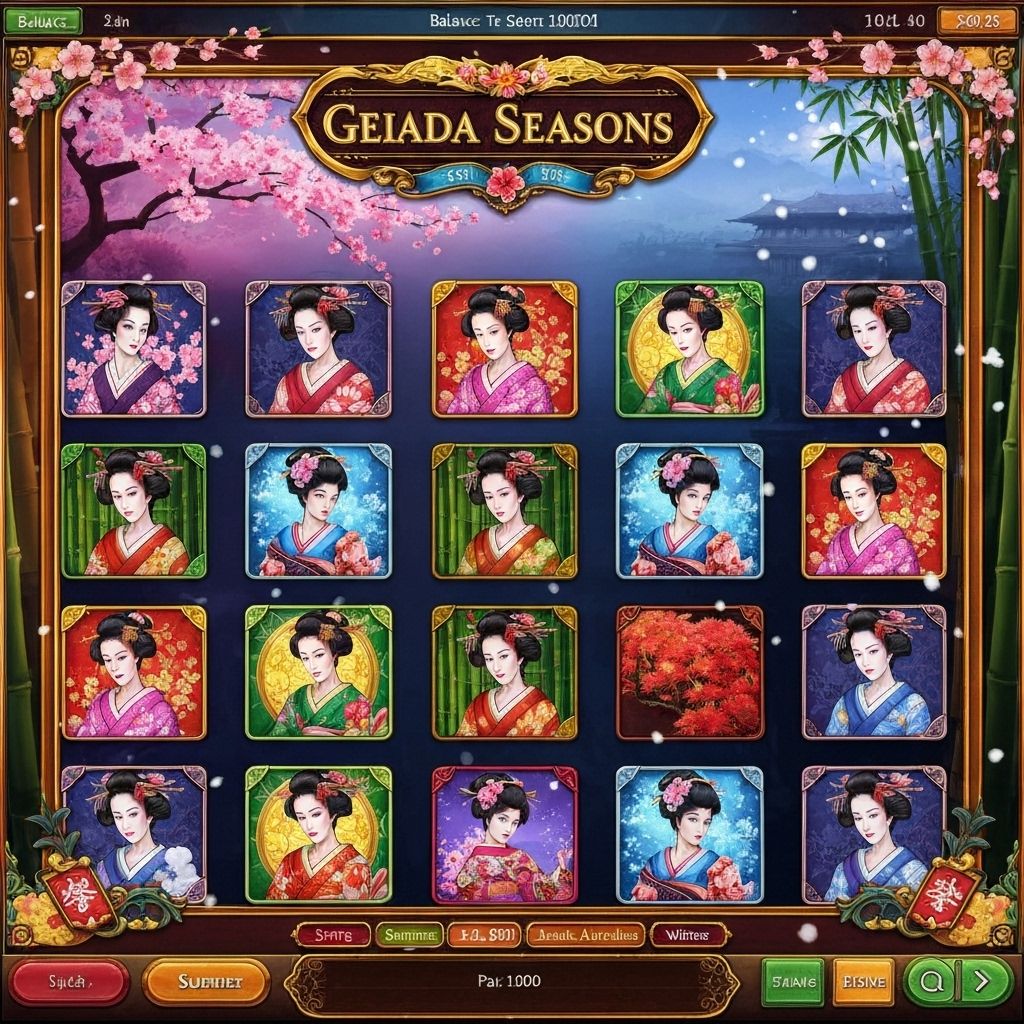Choose the cherry blossom geisha tile

pos(133,349)
